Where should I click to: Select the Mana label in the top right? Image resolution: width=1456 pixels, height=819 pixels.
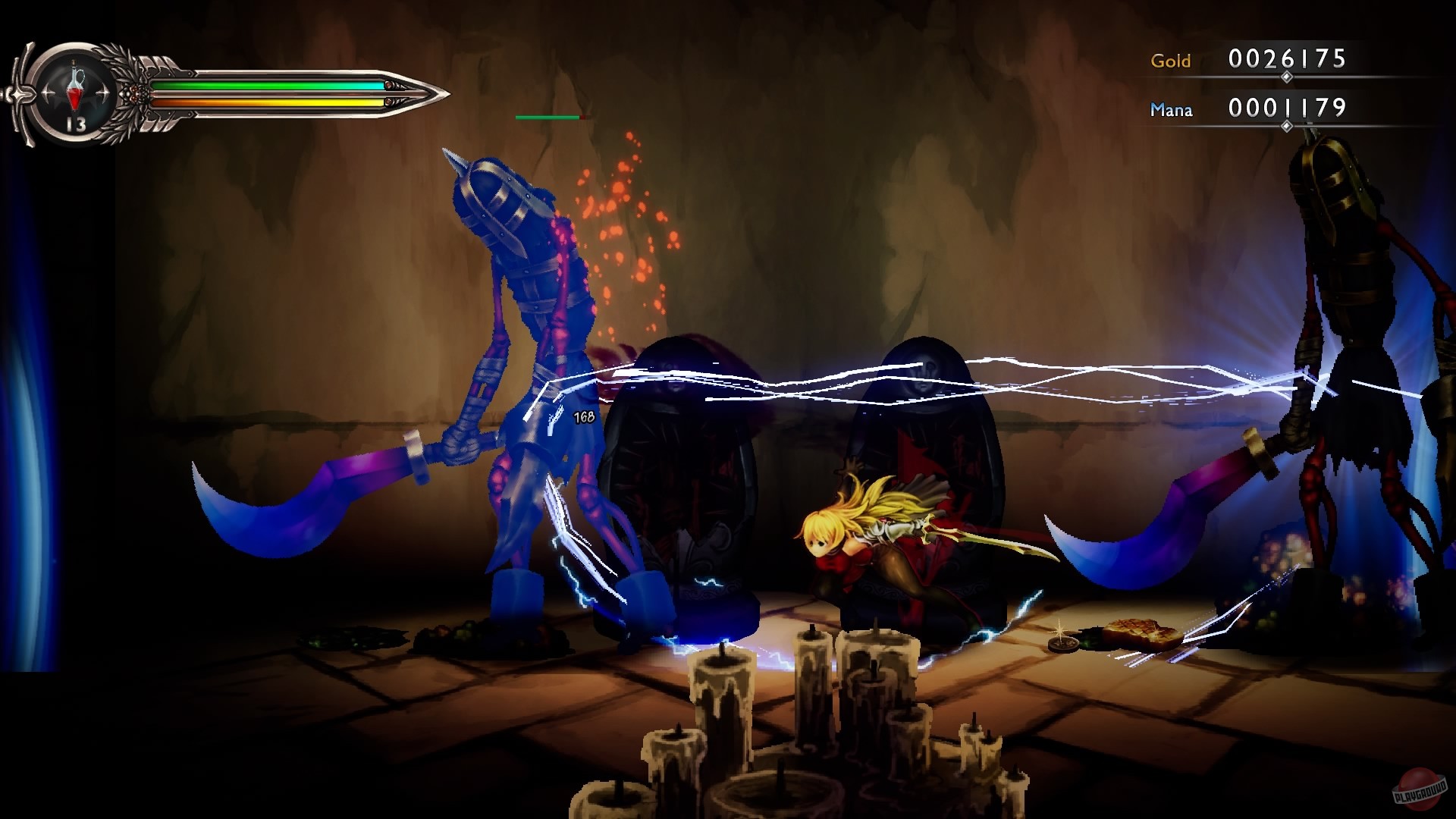[x=1170, y=111]
